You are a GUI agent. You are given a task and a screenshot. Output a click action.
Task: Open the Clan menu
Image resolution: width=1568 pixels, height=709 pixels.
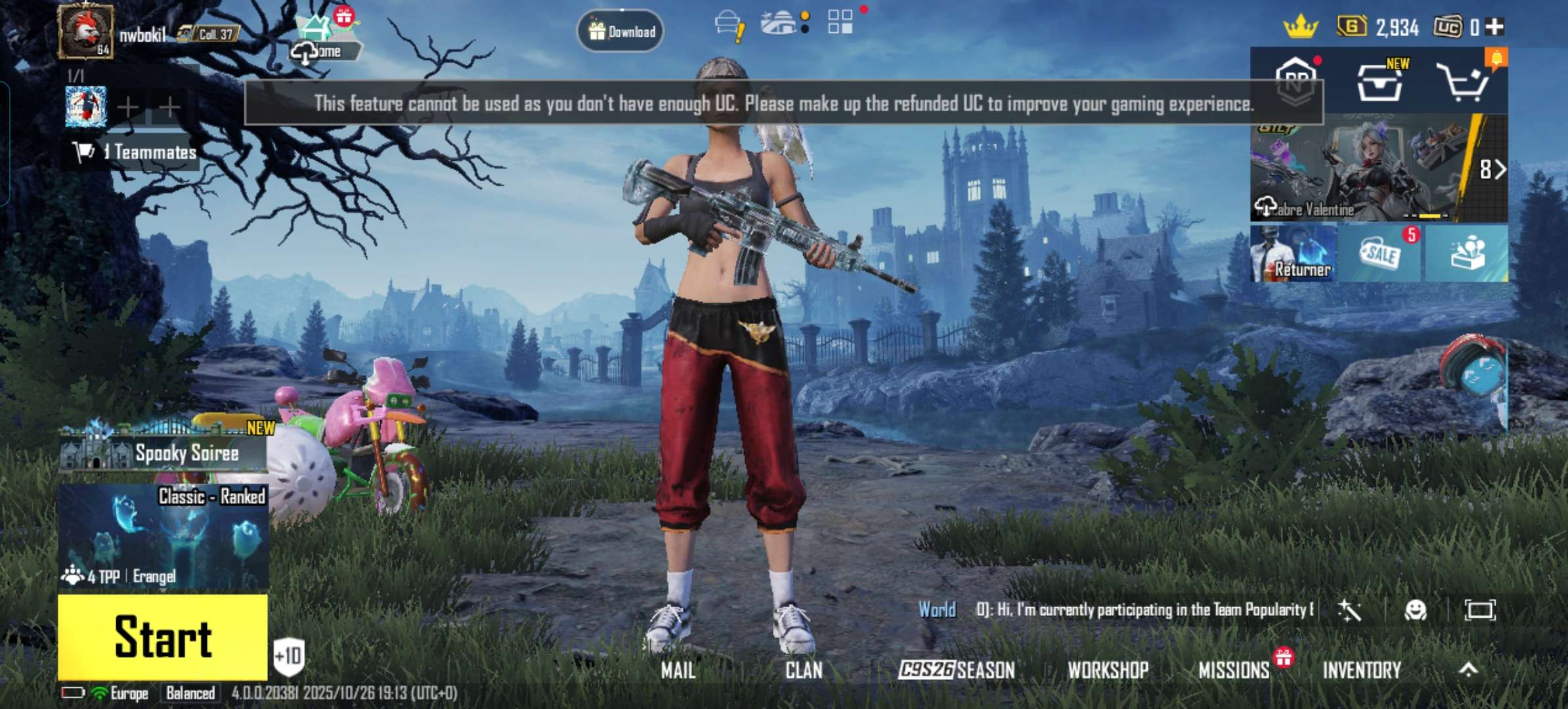point(804,670)
